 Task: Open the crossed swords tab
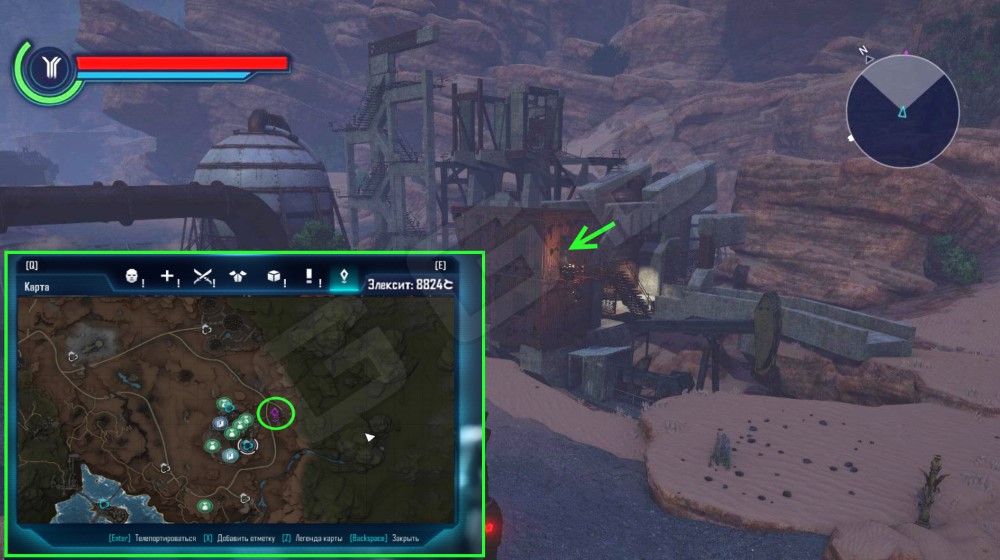click(x=204, y=276)
